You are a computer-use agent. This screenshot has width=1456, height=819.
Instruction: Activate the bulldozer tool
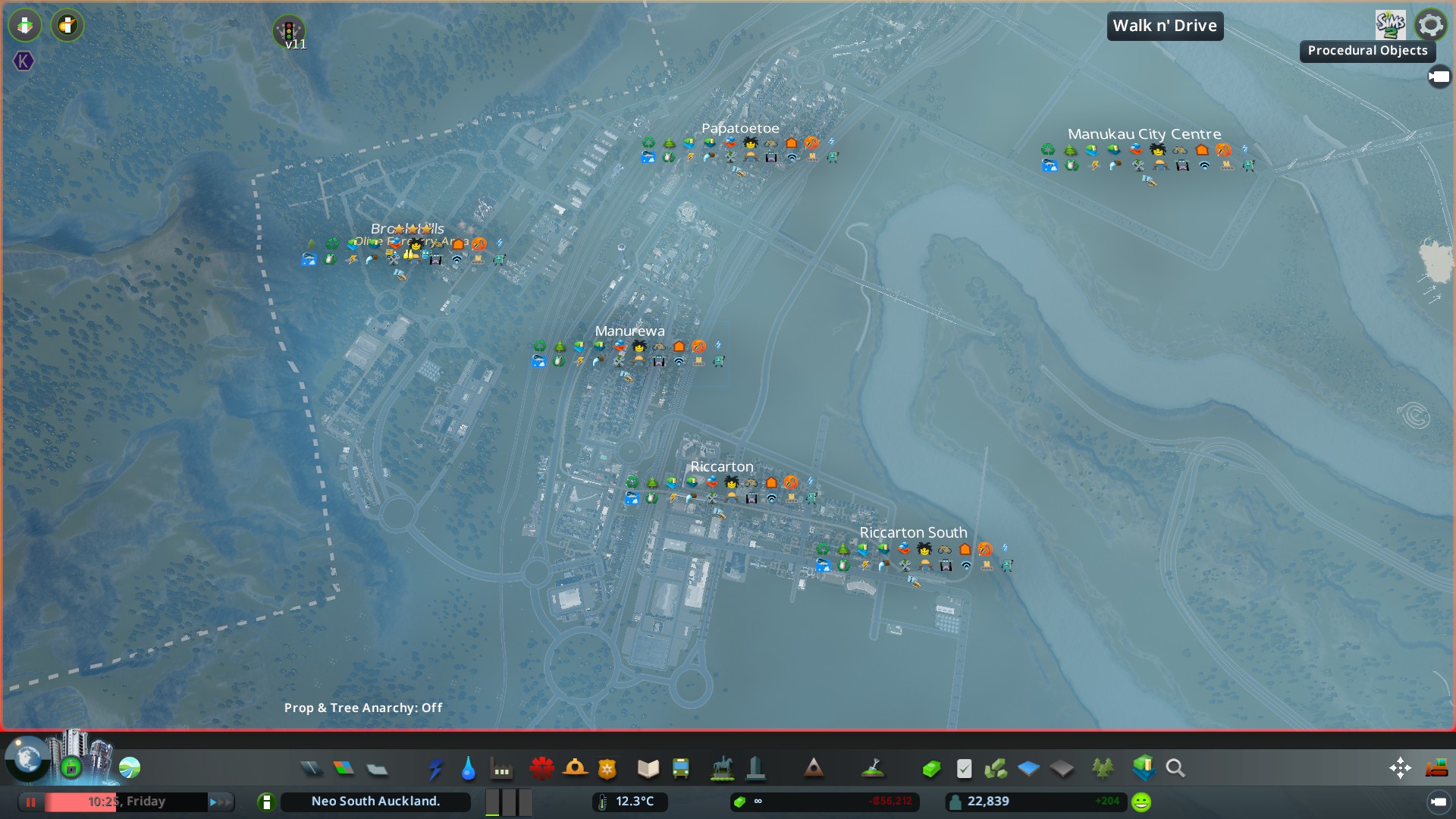coord(1436,768)
